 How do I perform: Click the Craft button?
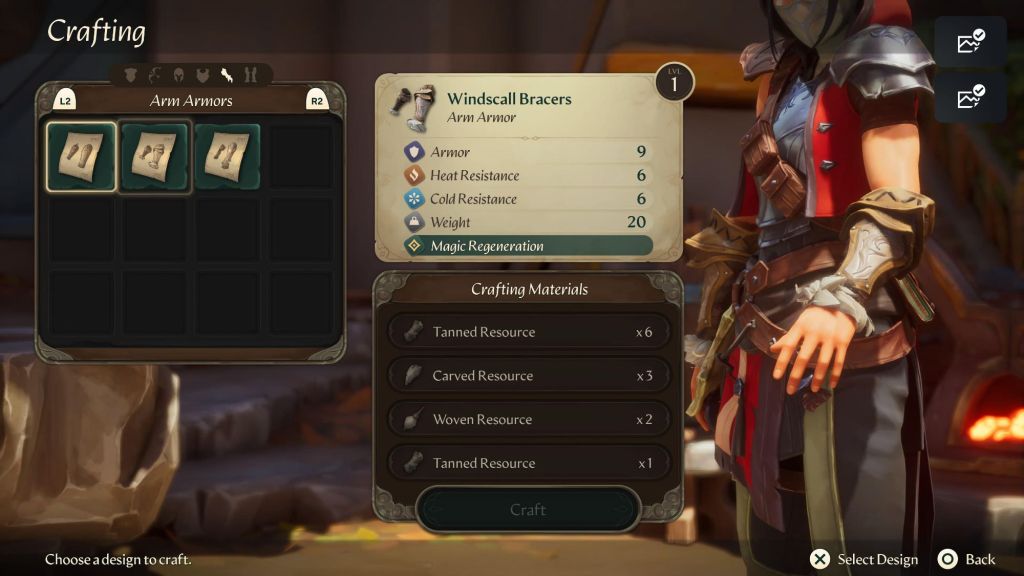527,510
